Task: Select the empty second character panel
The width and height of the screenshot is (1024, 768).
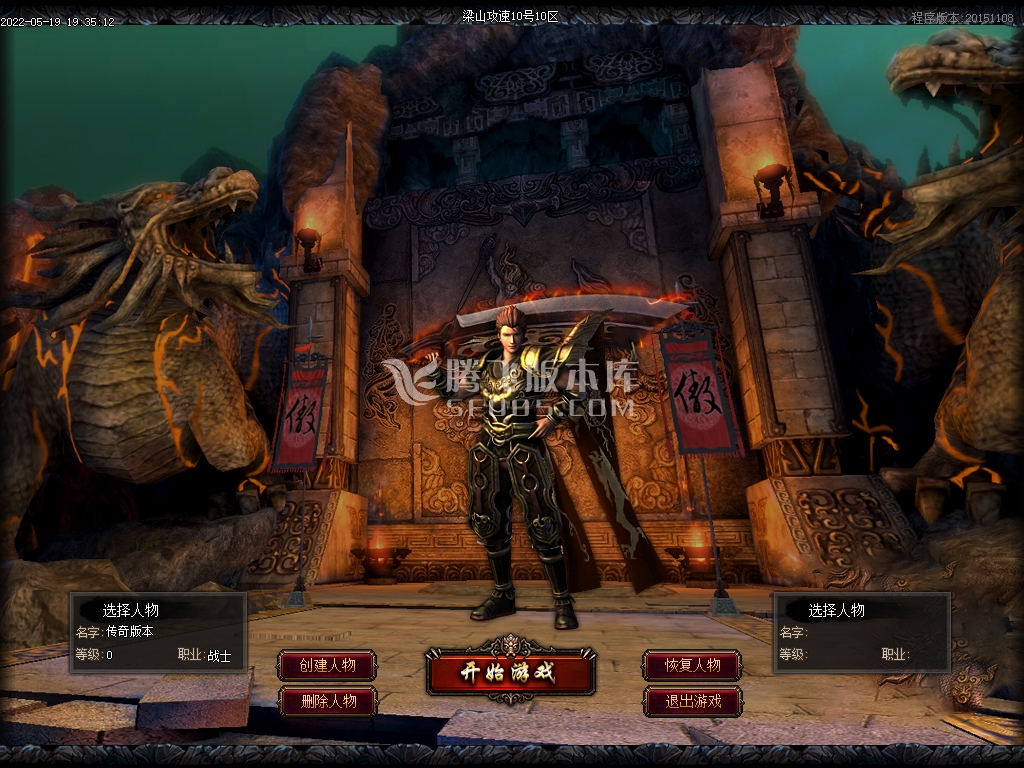Action: [x=862, y=632]
